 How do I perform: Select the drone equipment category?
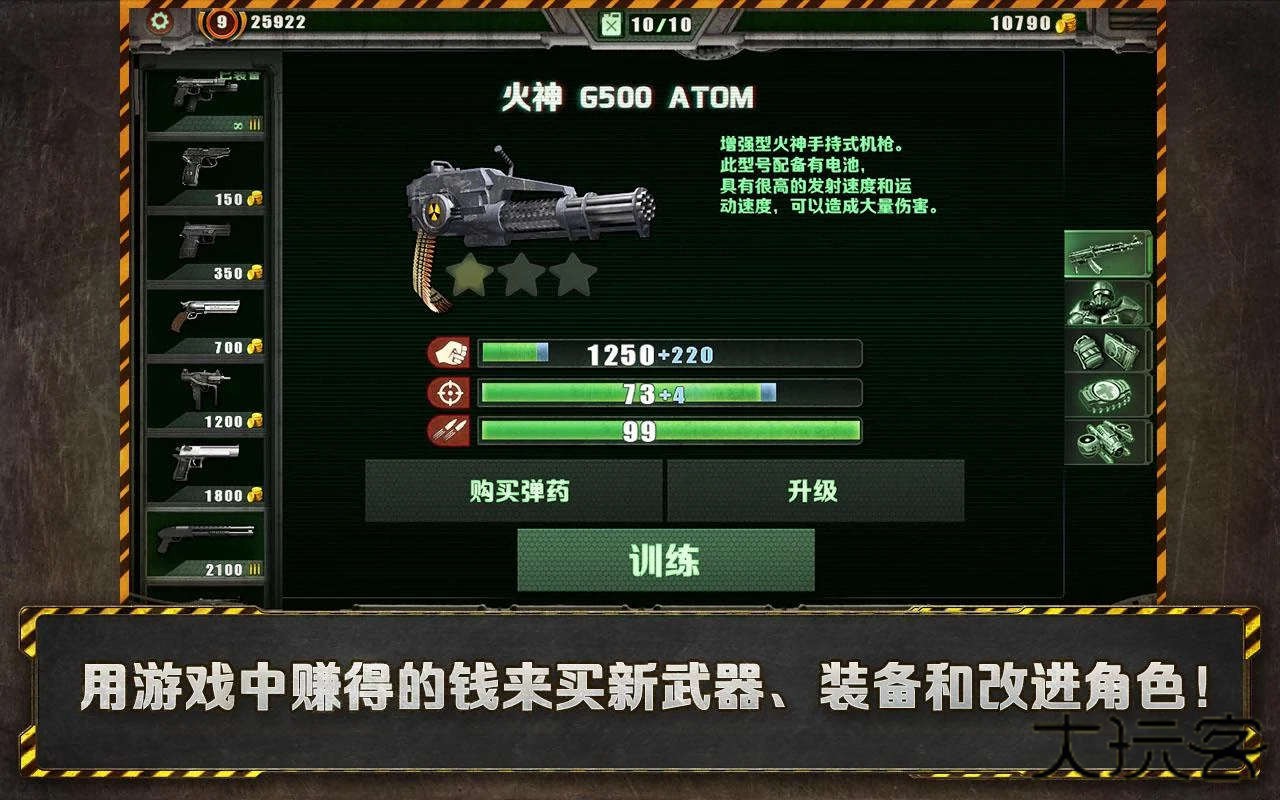(1106, 442)
